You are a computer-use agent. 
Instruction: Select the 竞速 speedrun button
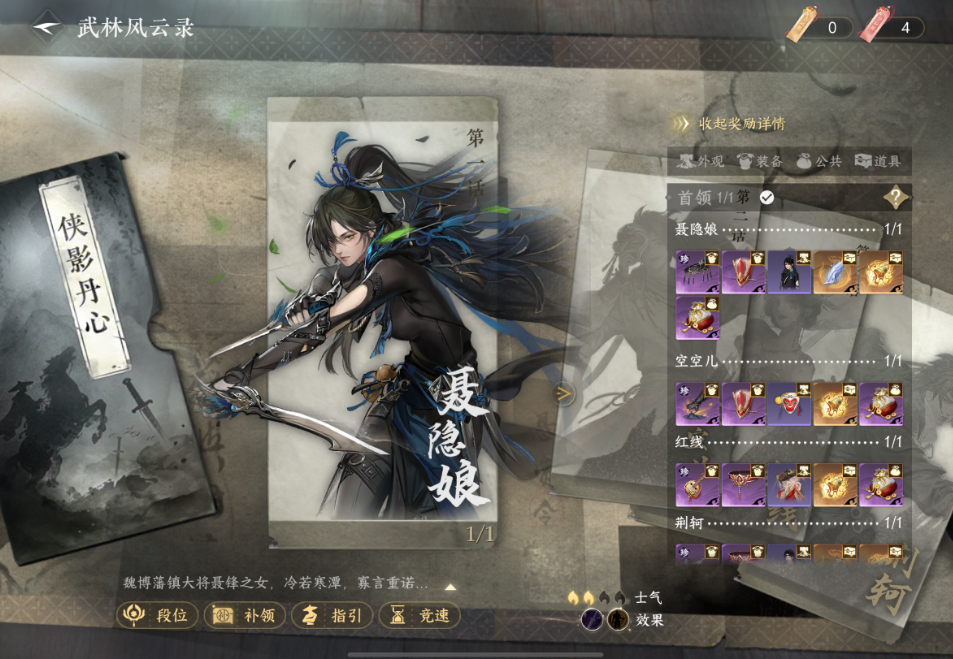pyautogui.click(x=420, y=615)
